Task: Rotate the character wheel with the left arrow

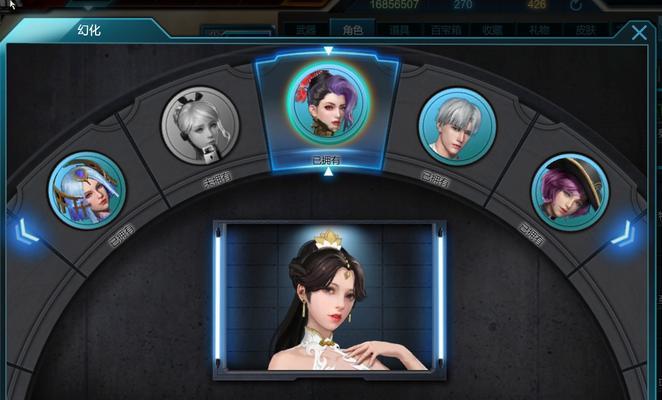Action: click(x=26, y=234)
